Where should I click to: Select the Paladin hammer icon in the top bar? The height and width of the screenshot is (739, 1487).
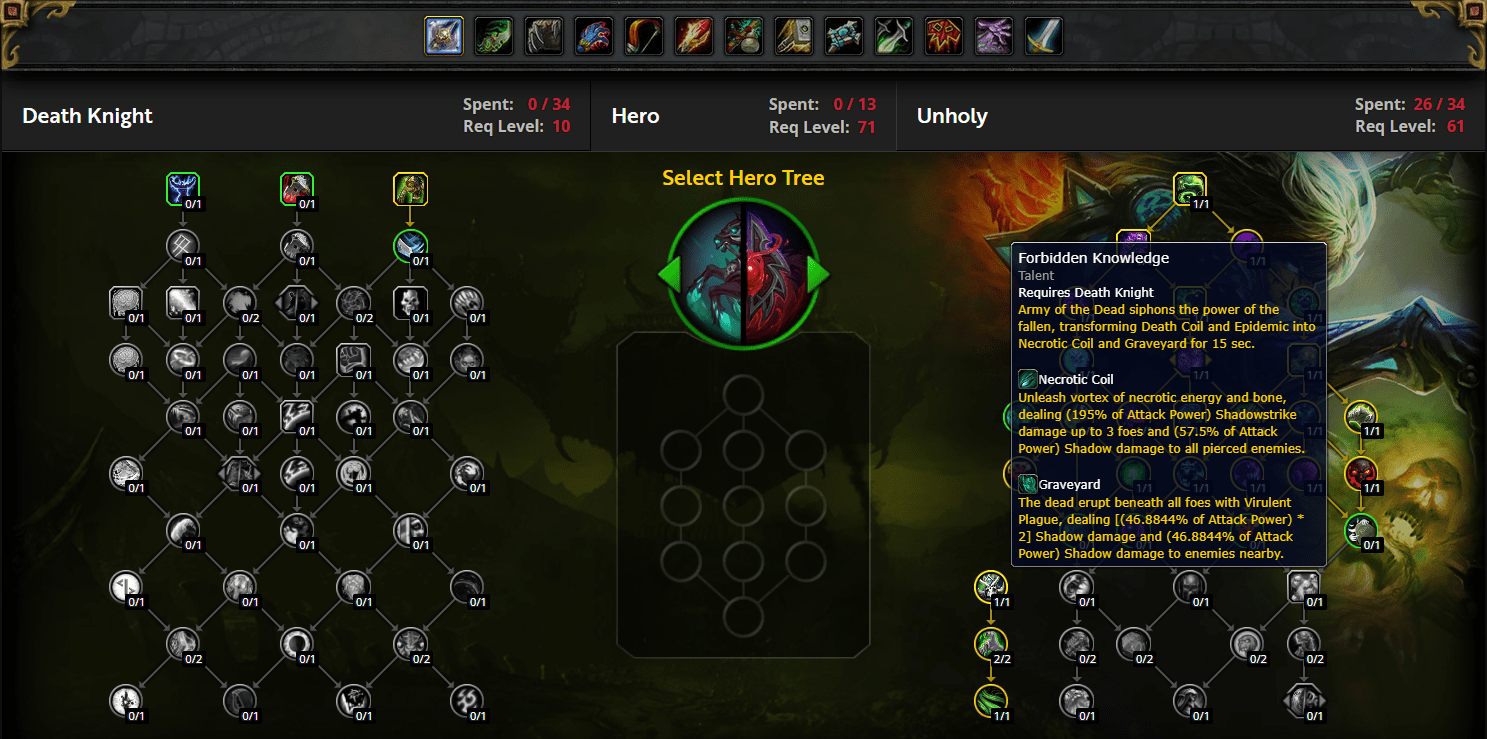(793, 35)
